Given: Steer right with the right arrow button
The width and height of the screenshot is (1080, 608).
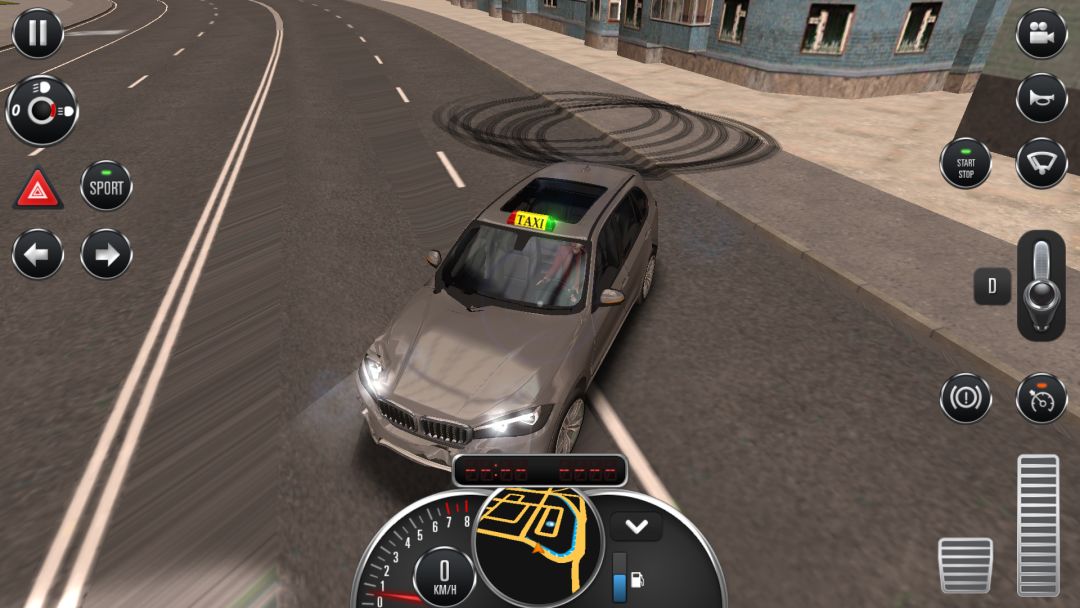Looking at the screenshot, I should 106,254.
